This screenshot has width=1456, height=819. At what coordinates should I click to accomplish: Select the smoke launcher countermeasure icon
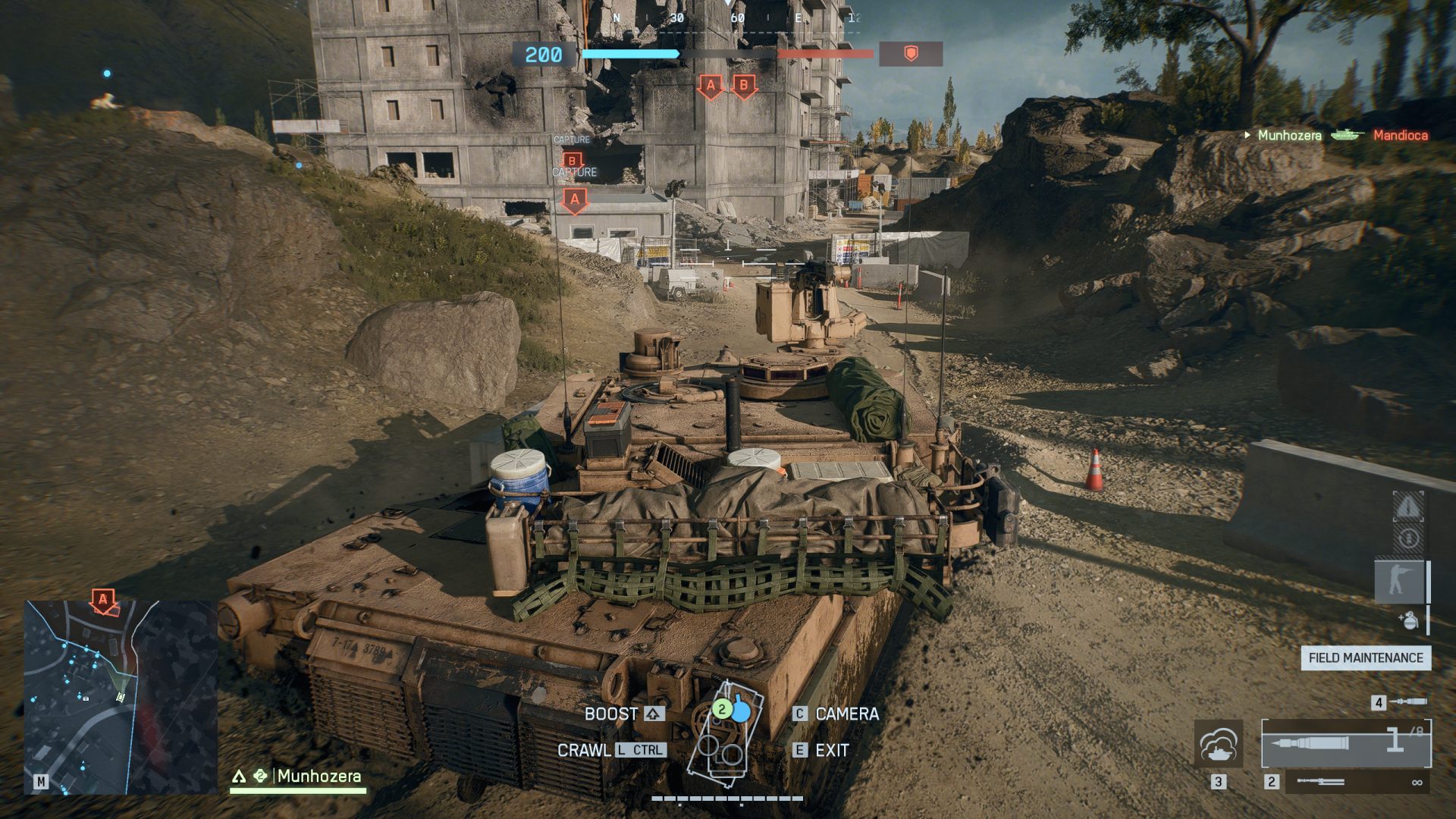pos(1219,744)
